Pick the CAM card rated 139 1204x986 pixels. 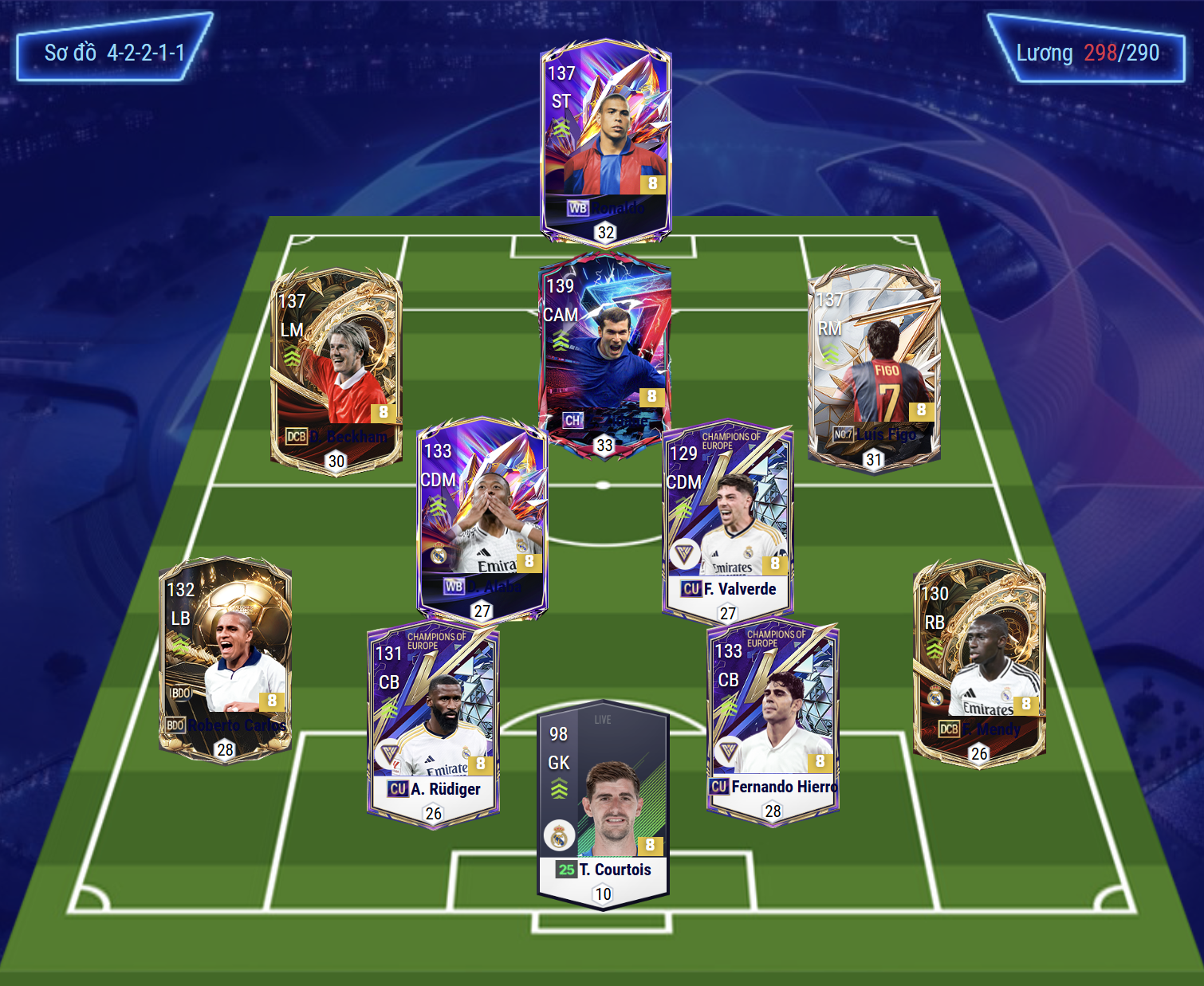point(604,351)
